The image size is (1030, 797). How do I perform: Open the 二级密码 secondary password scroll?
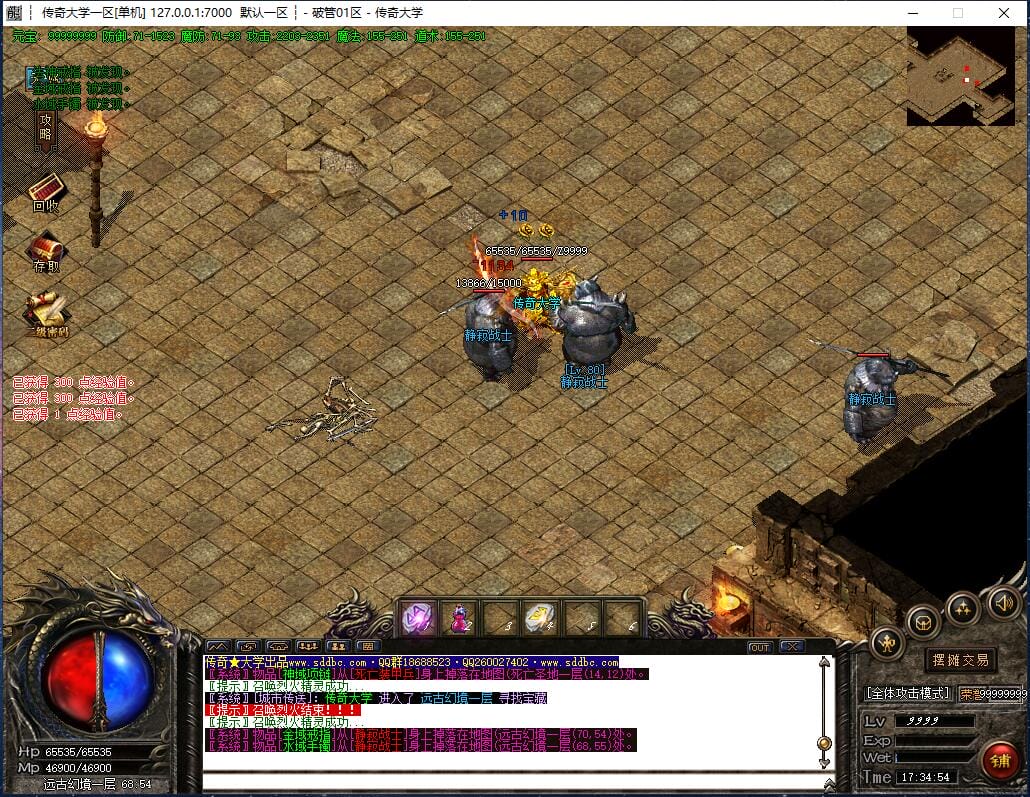click(45, 312)
